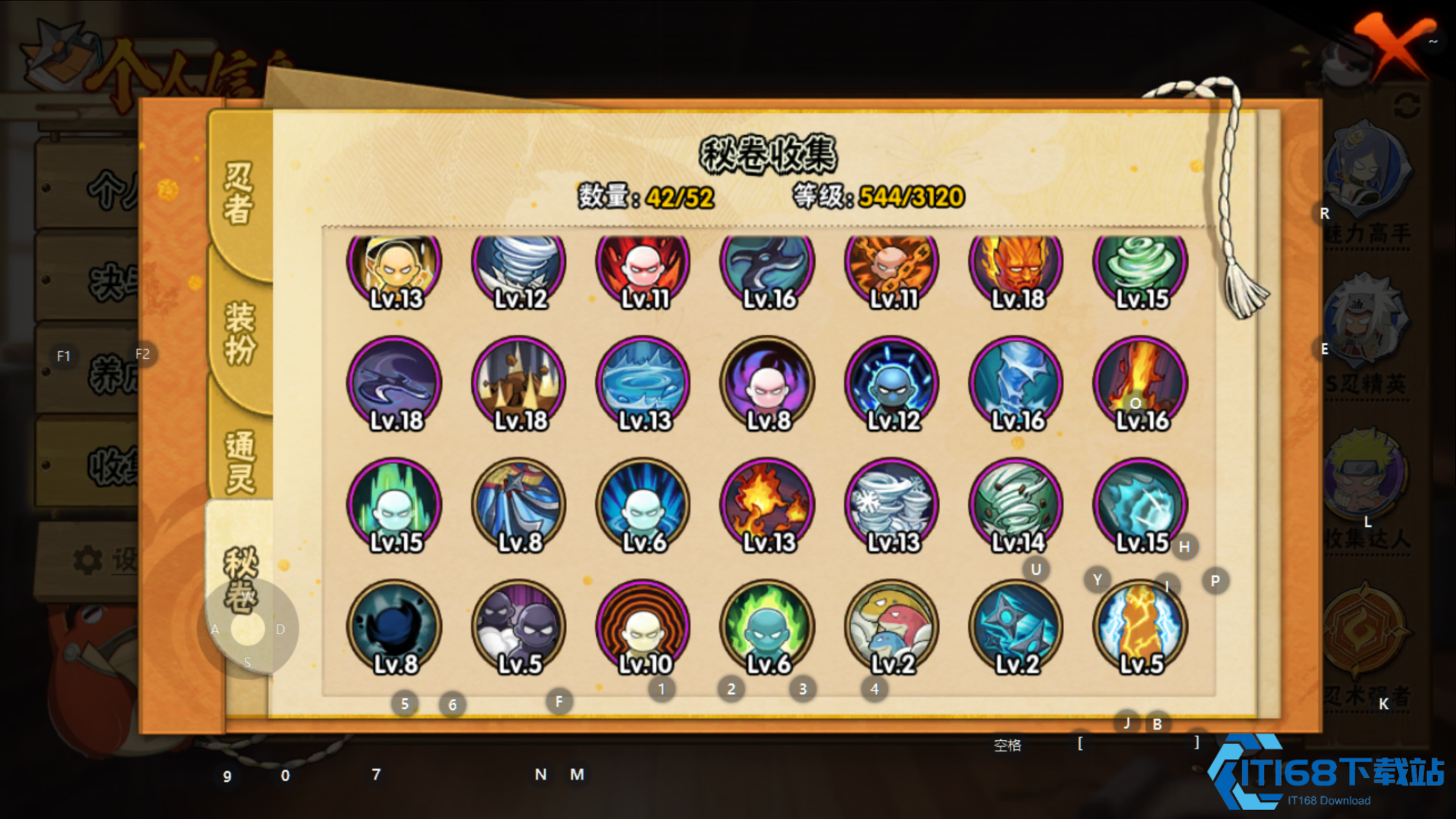Screen dimensions: 1456x819
Task: Choose the flame pillar scroll Lv.16
Action: coord(1141,384)
